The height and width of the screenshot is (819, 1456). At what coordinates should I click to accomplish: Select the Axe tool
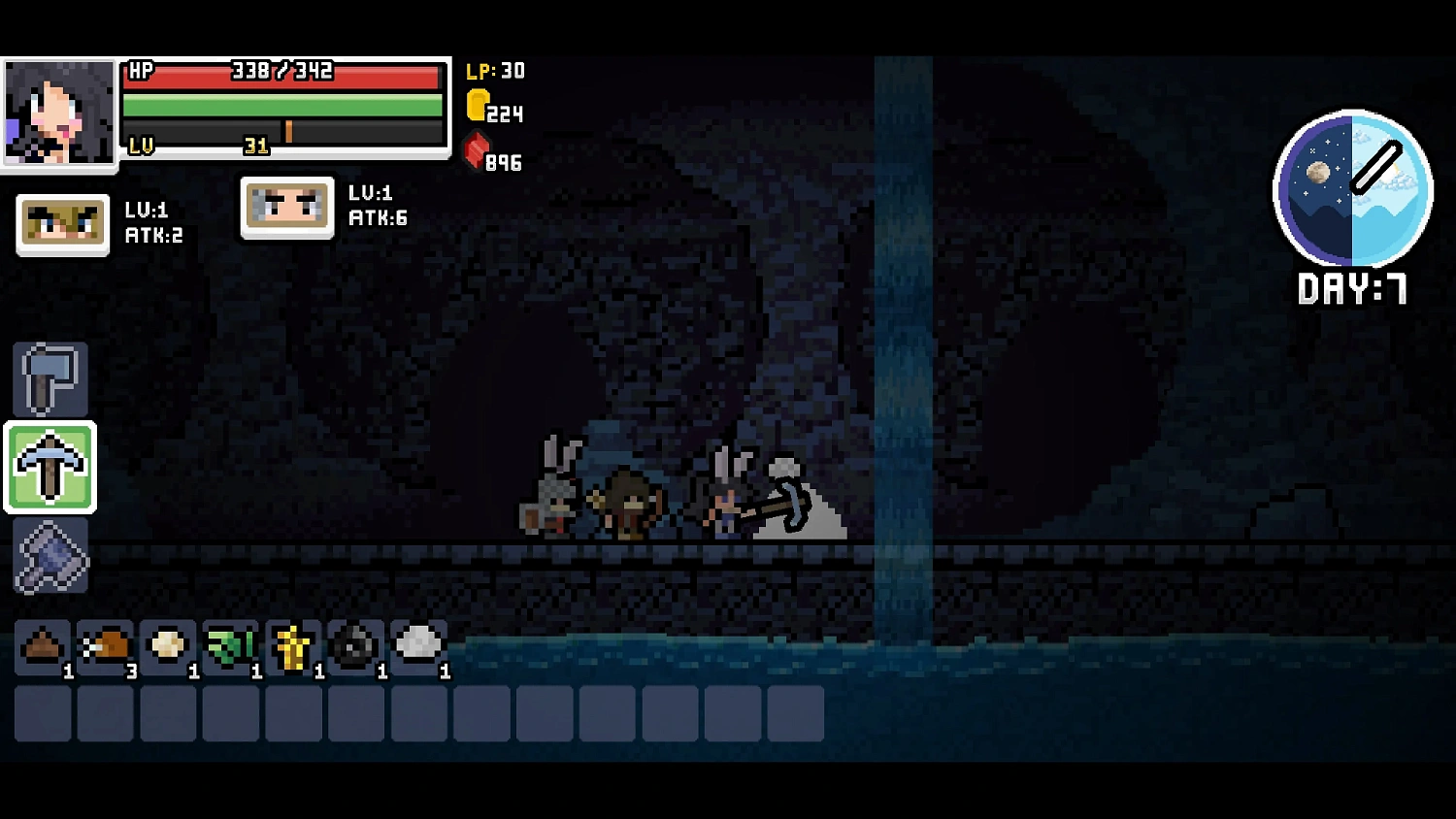(x=50, y=378)
